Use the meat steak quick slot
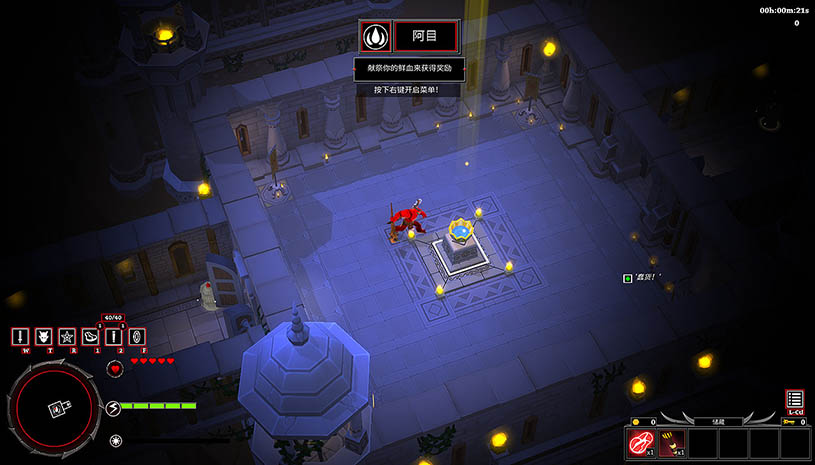Screen dimensions: 815x465 pos(91,337)
